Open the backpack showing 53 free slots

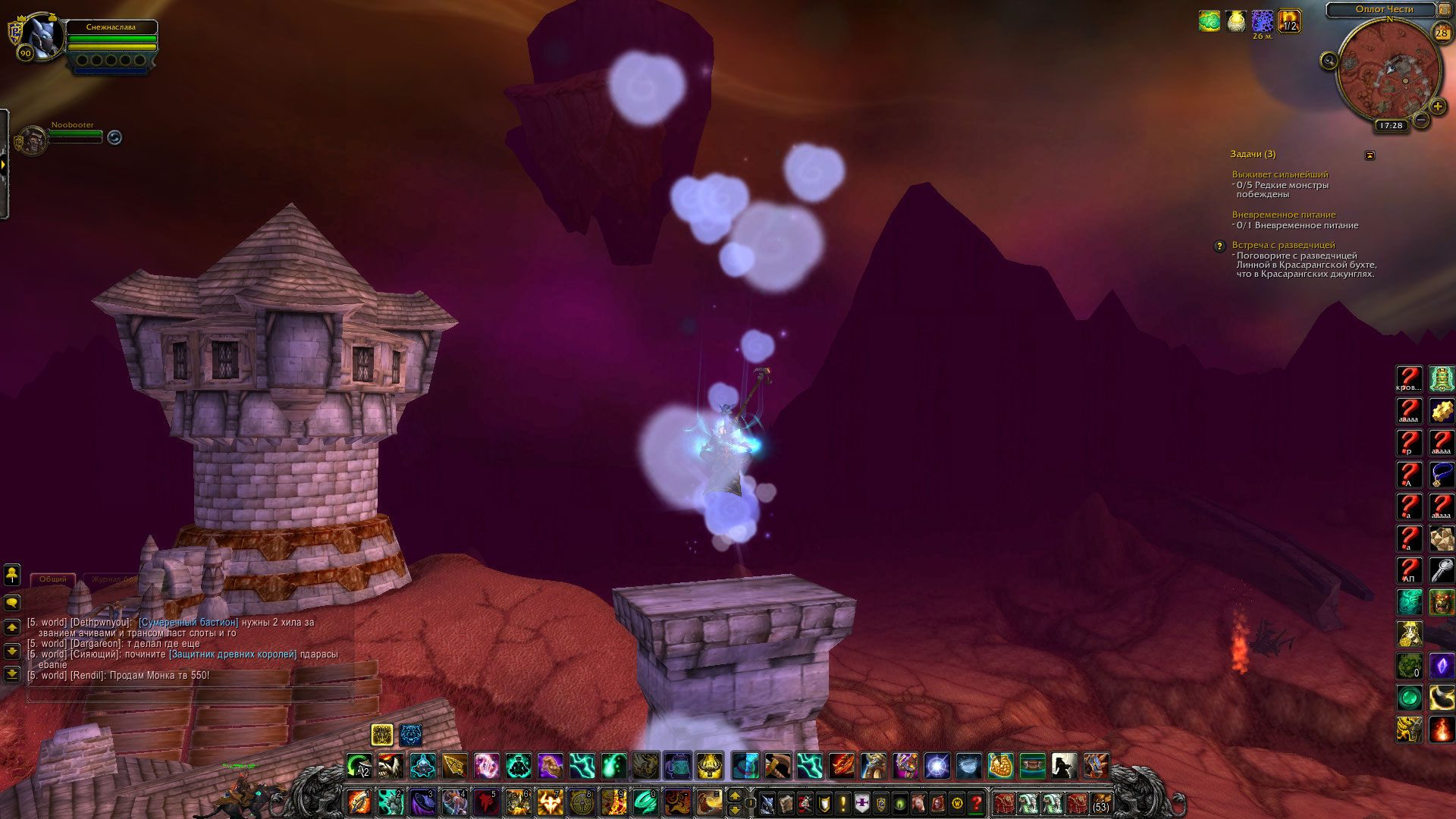click(1101, 803)
